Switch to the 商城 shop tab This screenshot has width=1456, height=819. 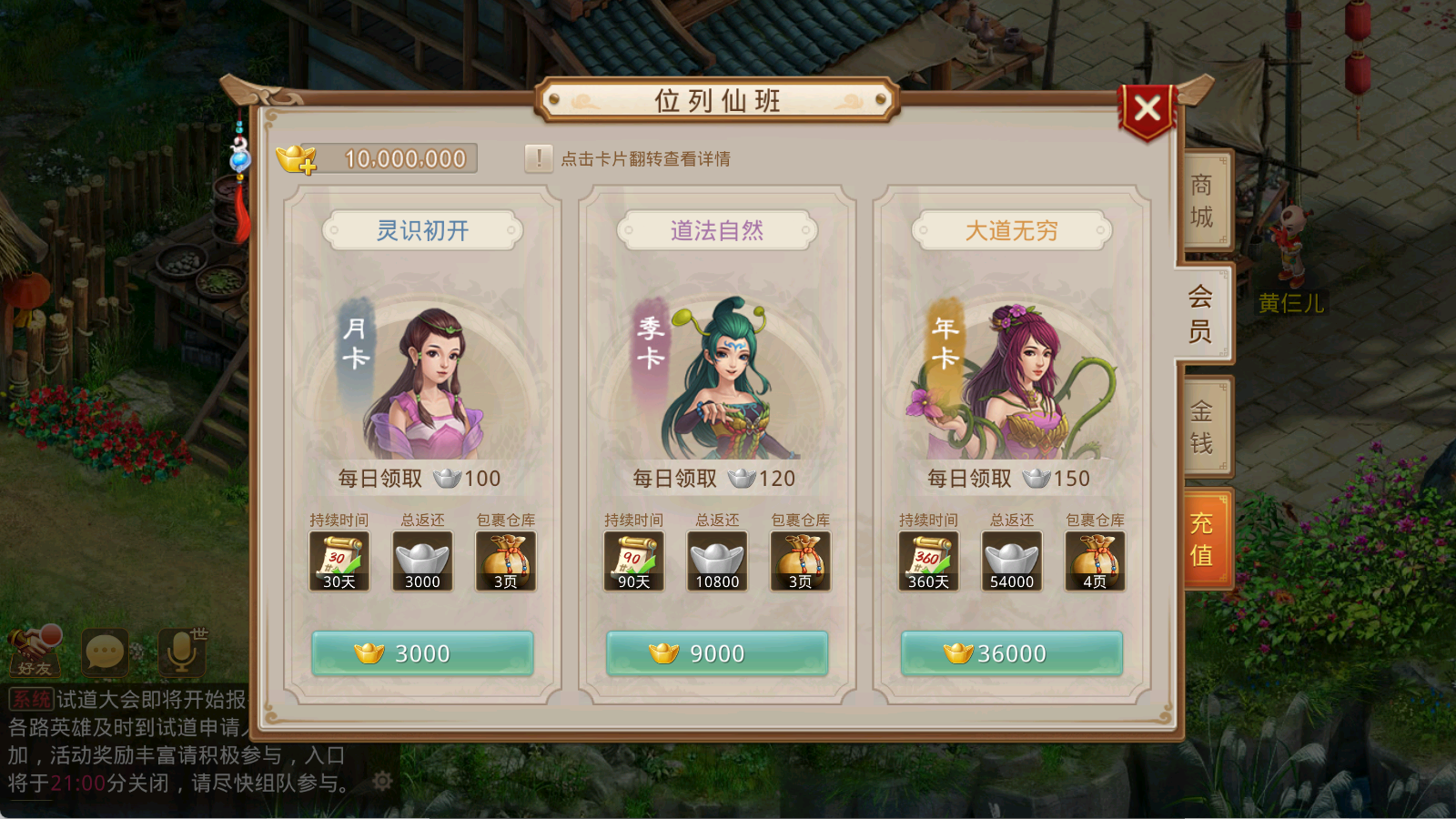click(x=1202, y=200)
